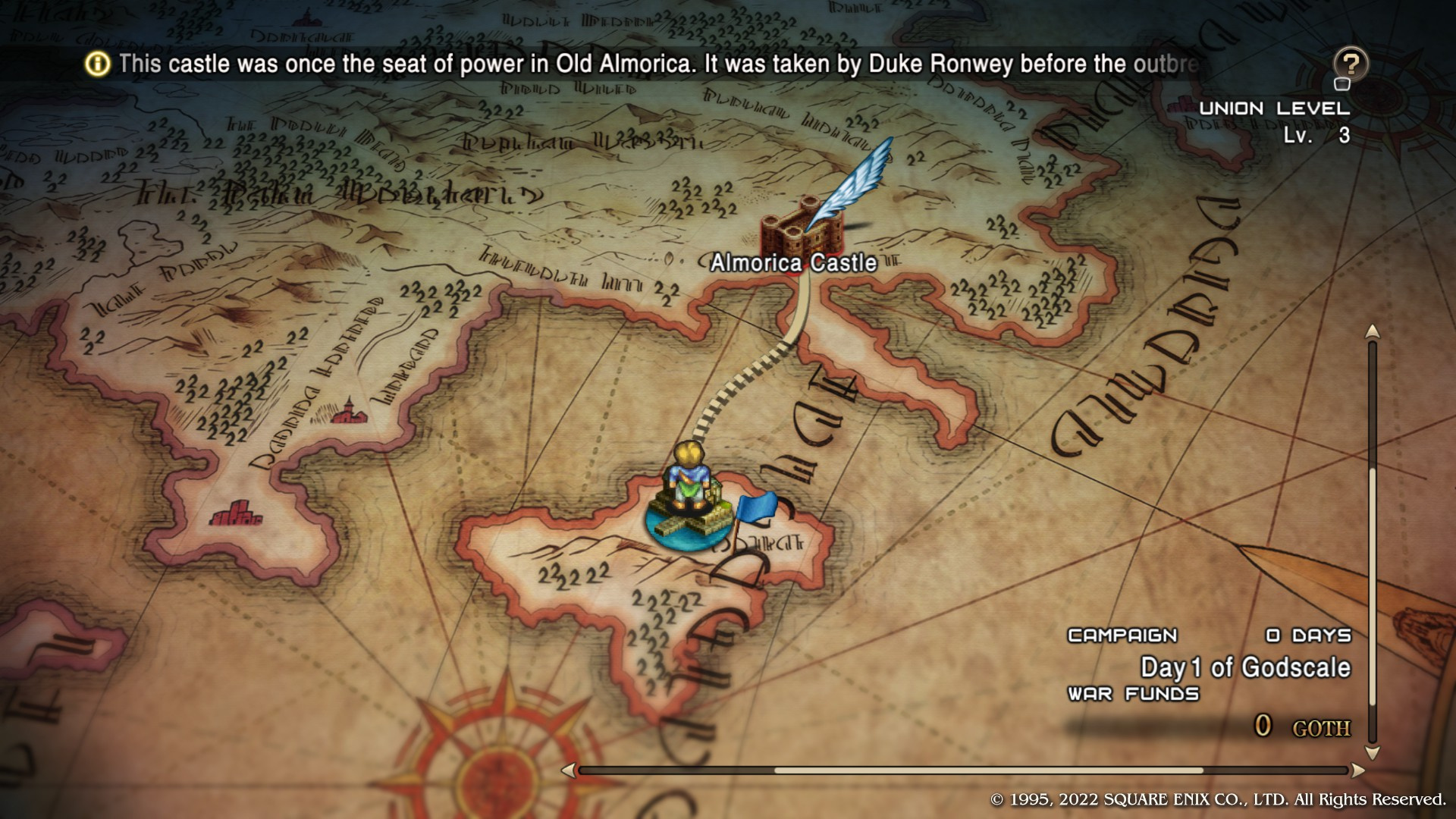The height and width of the screenshot is (819, 1456).
Task: Click the horizontal map scrollbar thumb
Action: coord(988,770)
